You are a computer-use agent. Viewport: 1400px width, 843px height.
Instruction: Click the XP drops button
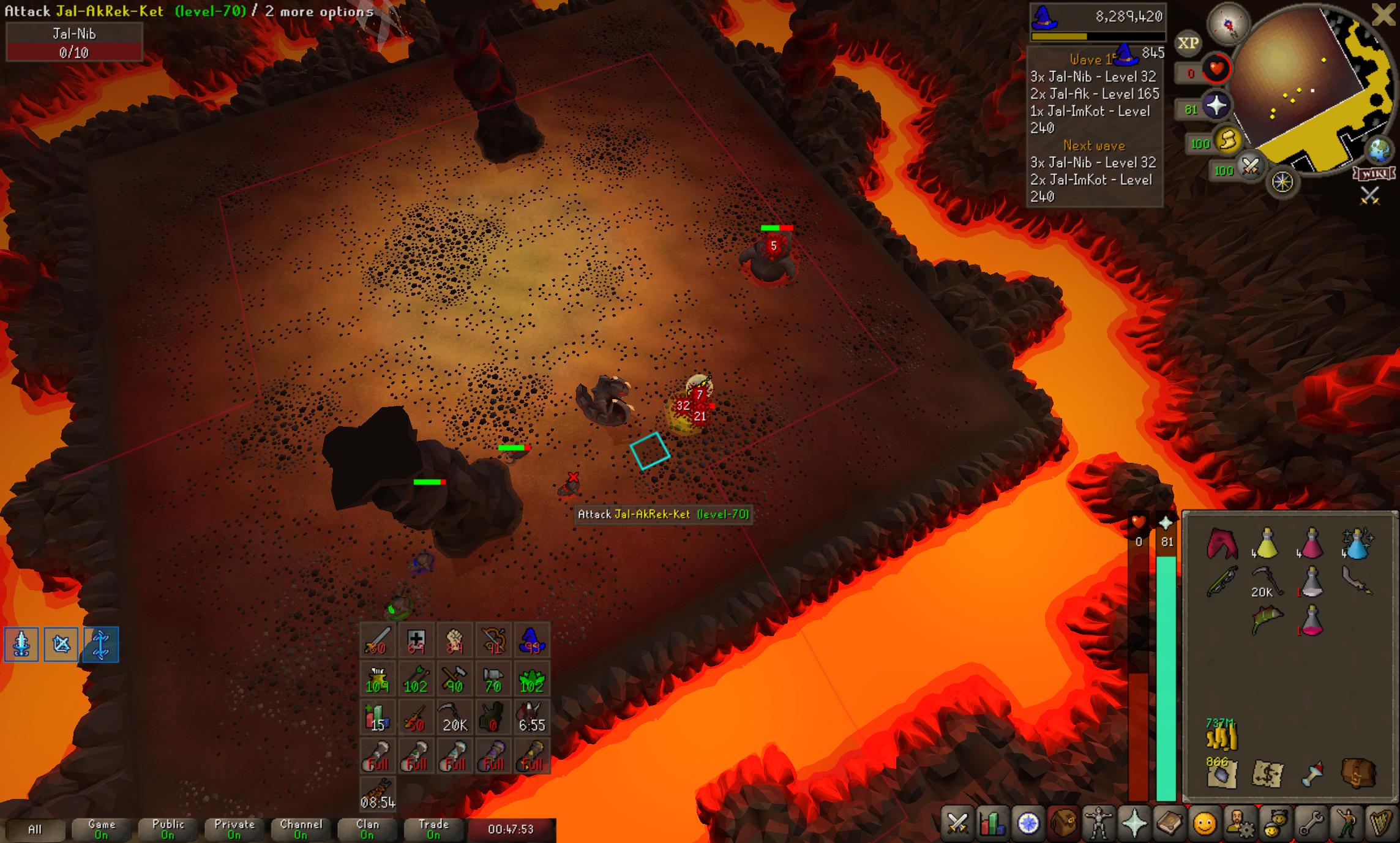tap(1188, 43)
